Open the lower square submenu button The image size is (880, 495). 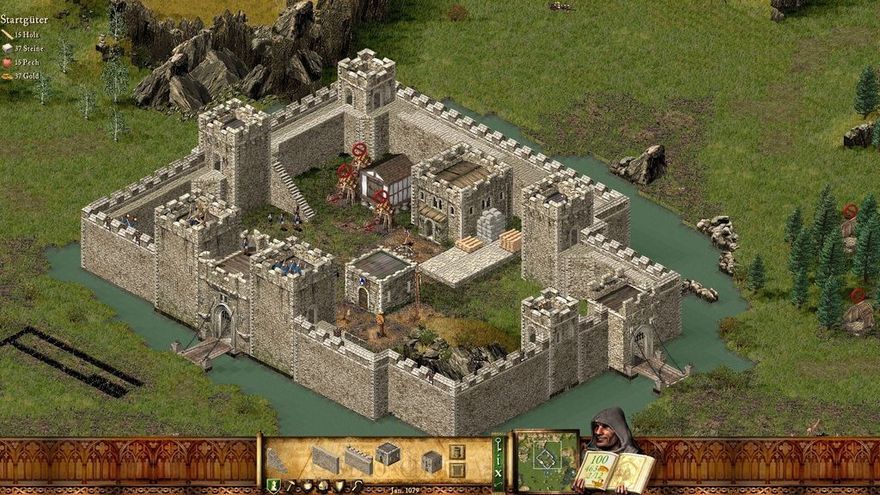coord(456,469)
